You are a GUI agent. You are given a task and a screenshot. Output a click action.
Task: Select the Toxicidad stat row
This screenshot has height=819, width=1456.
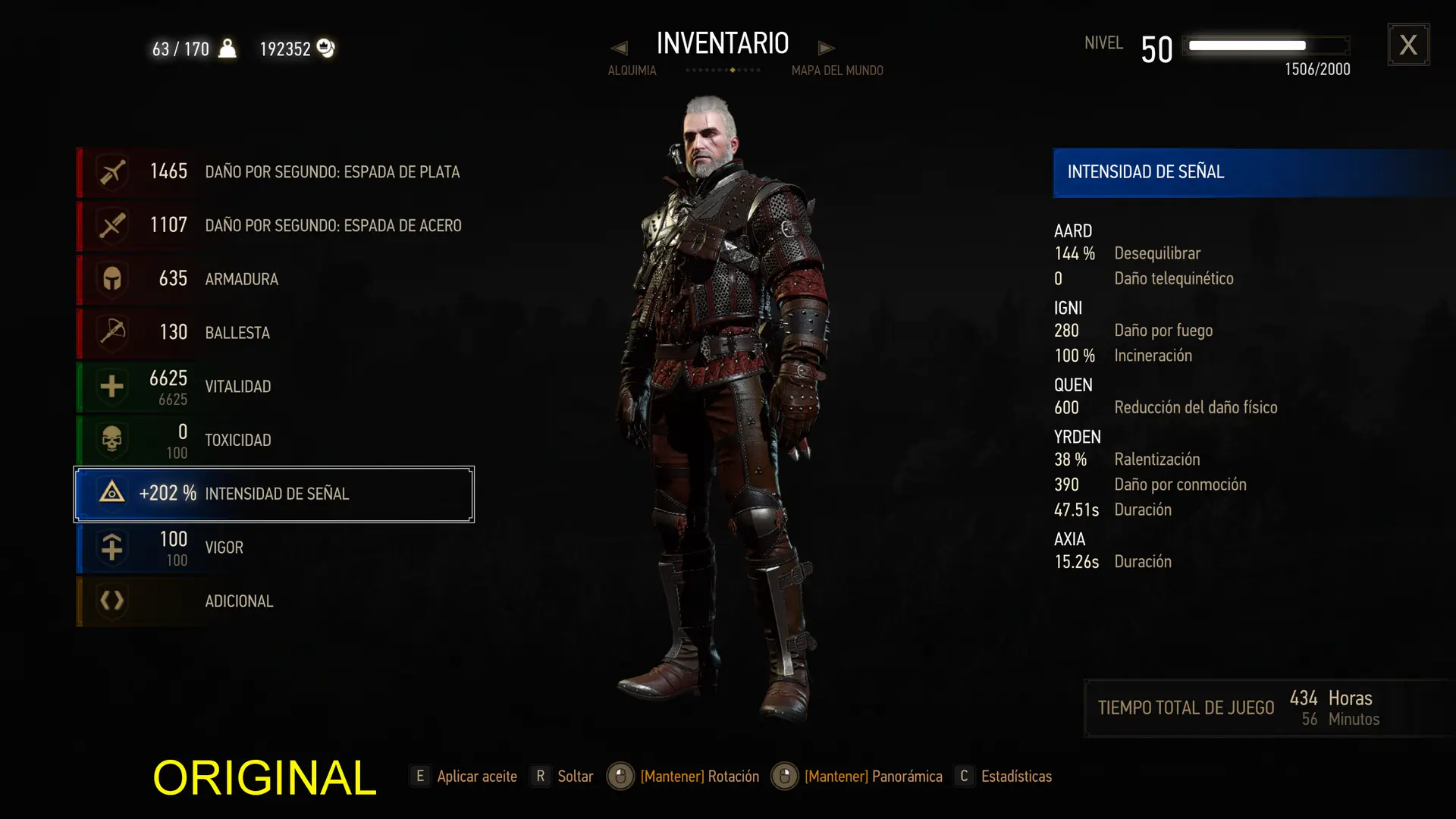coord(275,440)
